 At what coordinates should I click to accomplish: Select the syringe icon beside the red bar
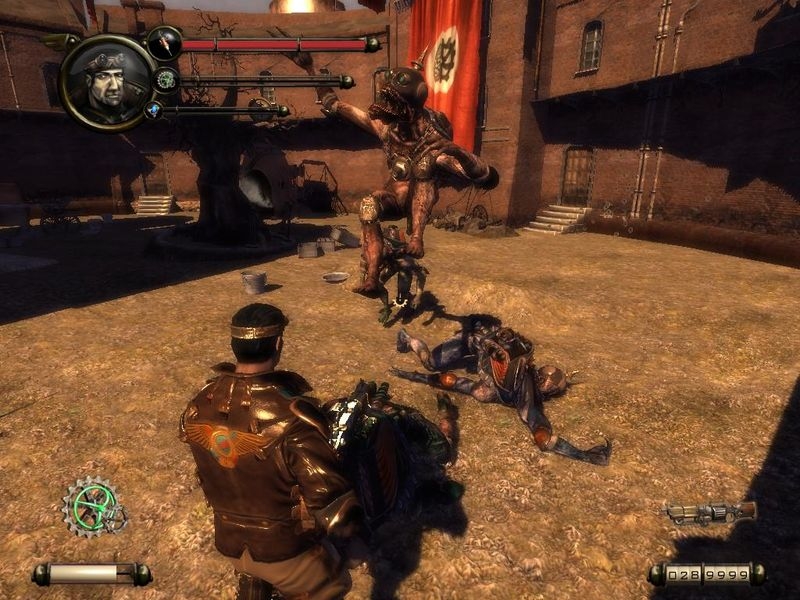click(x=164, y=43)
